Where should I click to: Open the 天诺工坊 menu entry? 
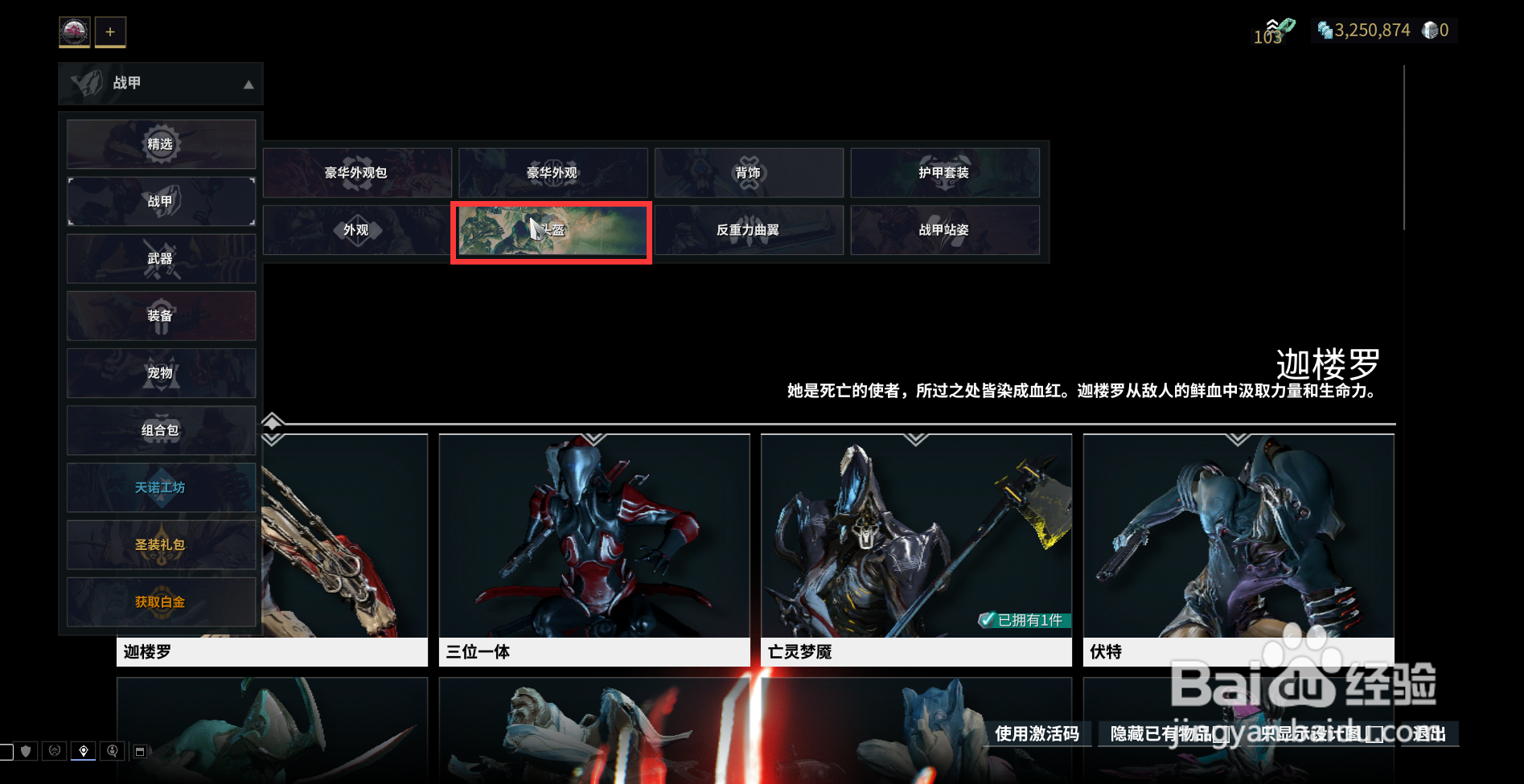pos(160,487)
